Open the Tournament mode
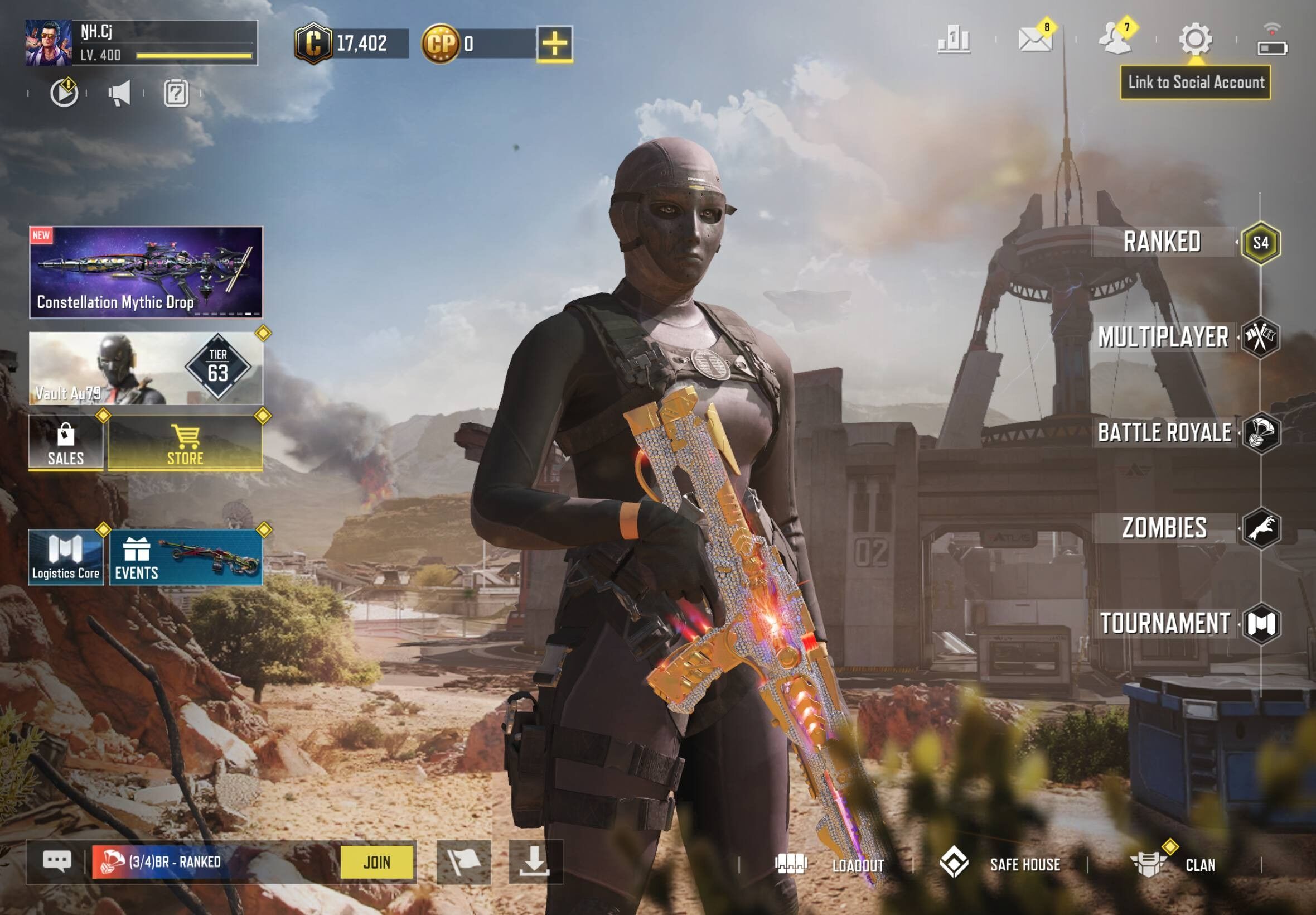This screenshot has height=915, width=1316. pos(1165,623)
